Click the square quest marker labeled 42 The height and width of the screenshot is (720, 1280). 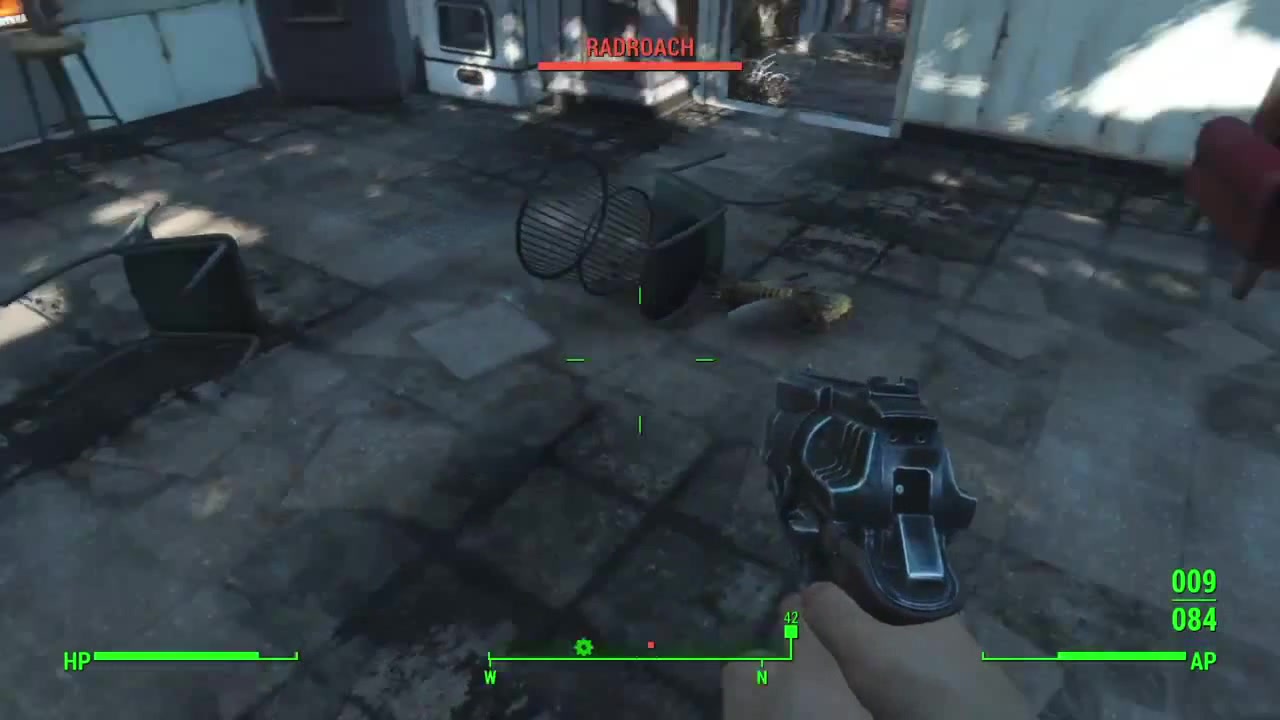[x=791, y=632]
